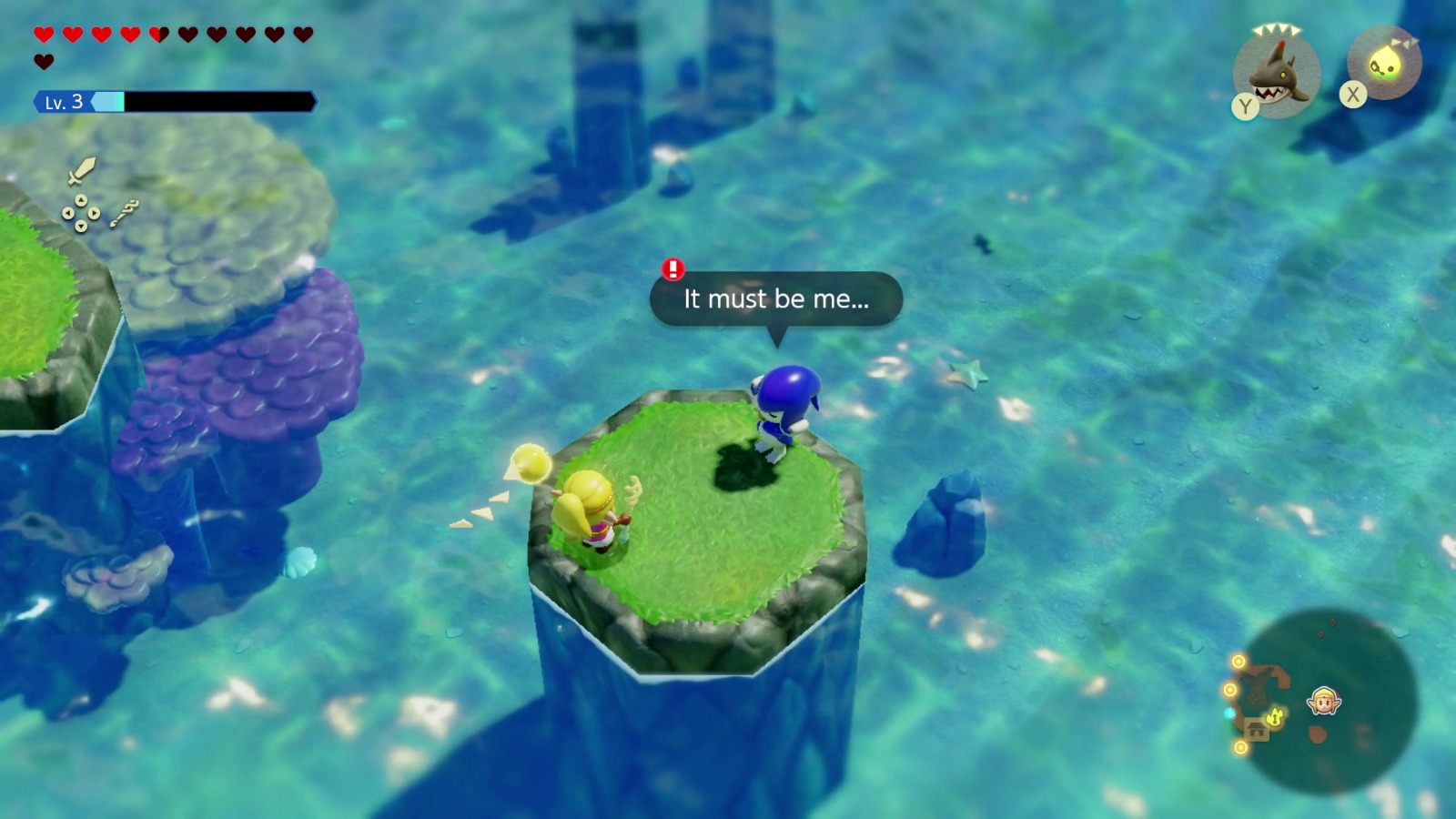The height and width of the screenshot is (819, 1456).
Task: Click the first full heart in the health bar
Action: [44, 34]
